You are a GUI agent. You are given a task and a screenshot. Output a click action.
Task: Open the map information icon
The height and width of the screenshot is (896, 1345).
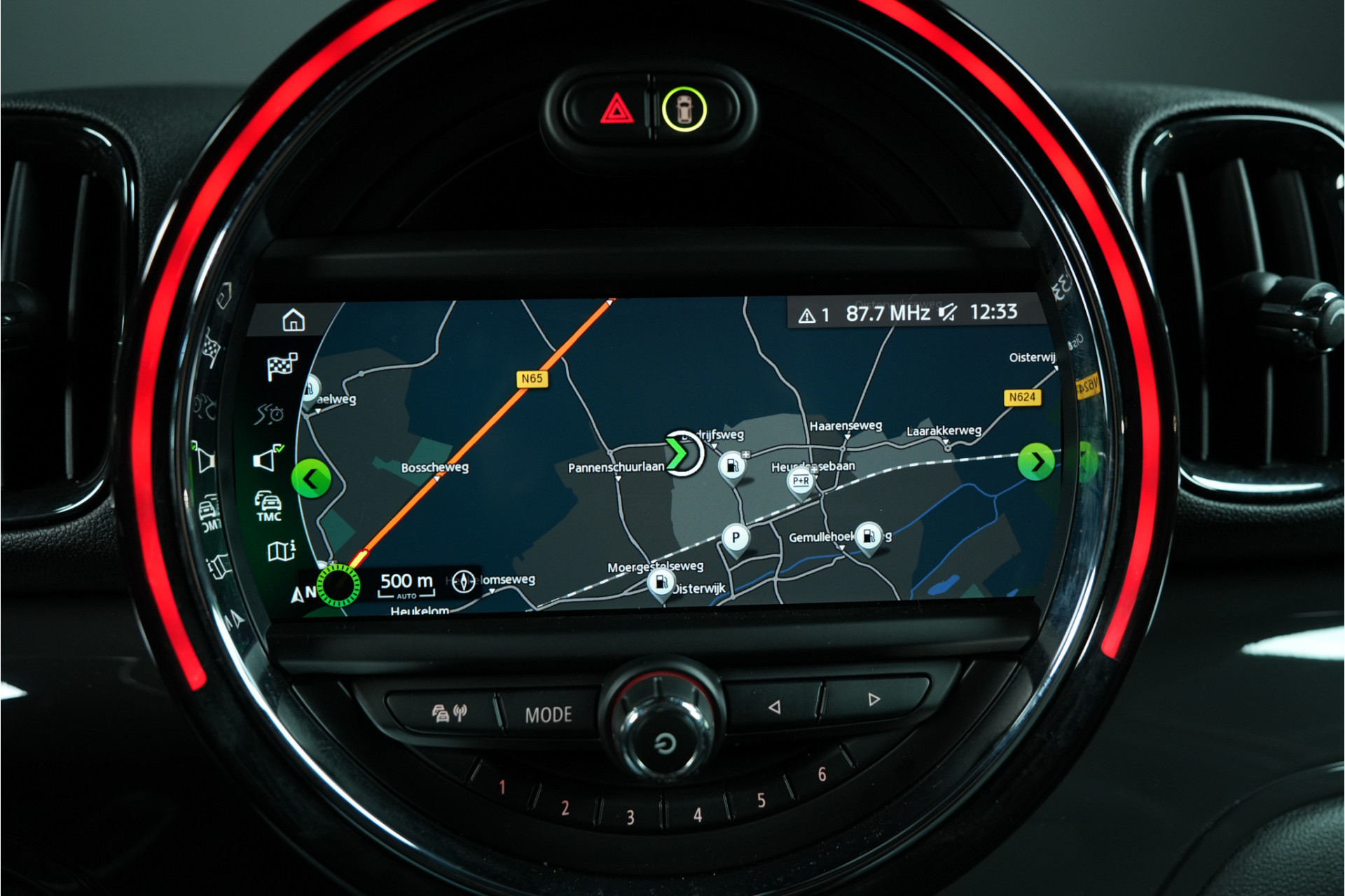coord(281,551)
